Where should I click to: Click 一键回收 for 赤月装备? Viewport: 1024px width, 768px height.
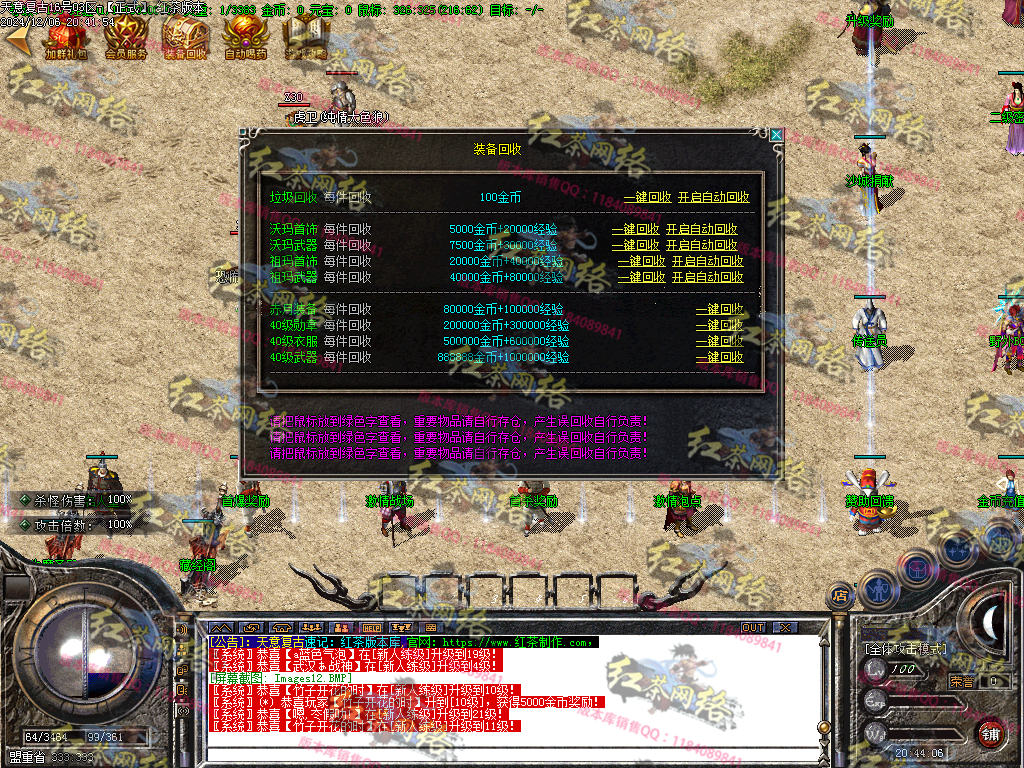click(x=719, y=310)
